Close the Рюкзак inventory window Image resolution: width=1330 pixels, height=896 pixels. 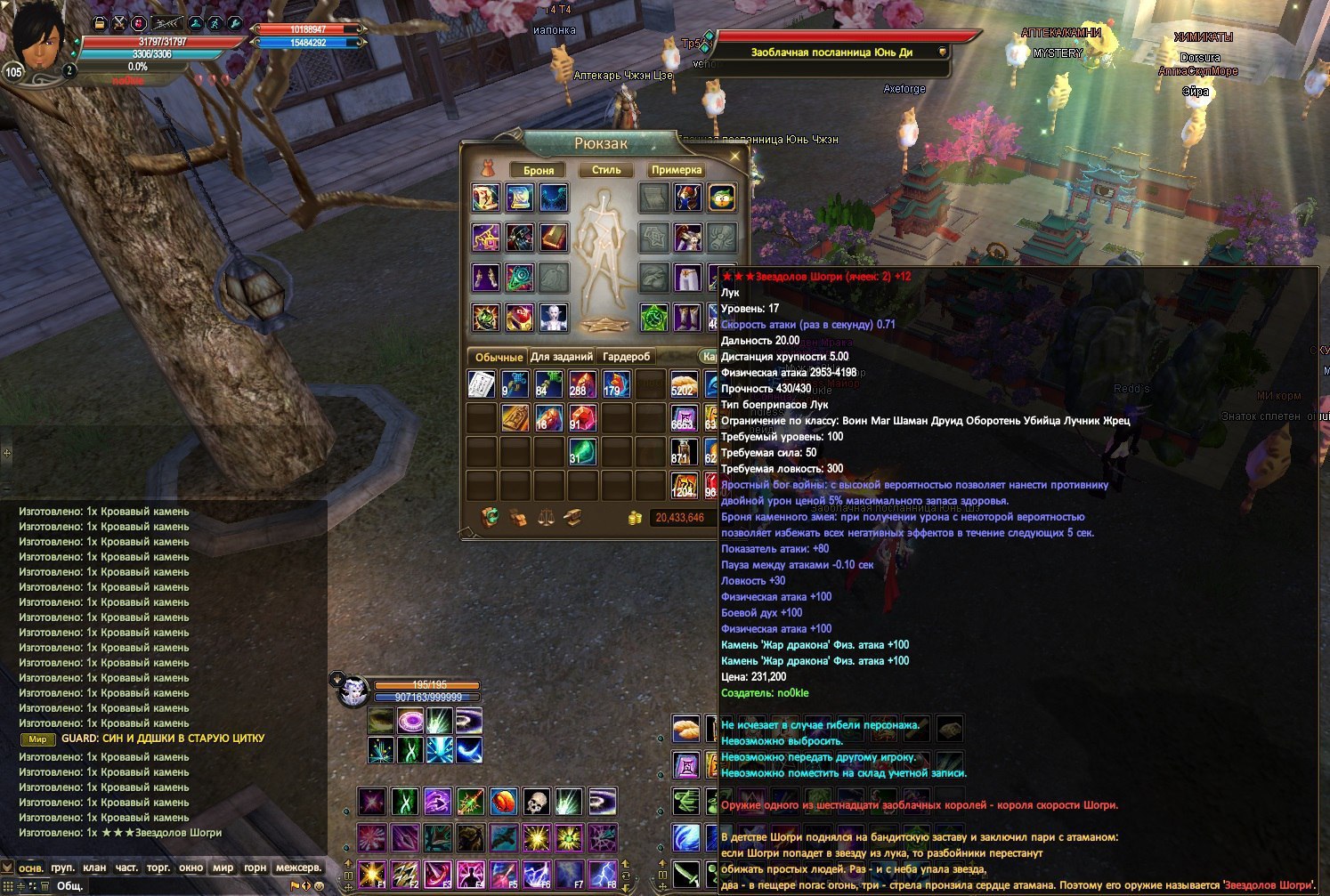[734, 157]
